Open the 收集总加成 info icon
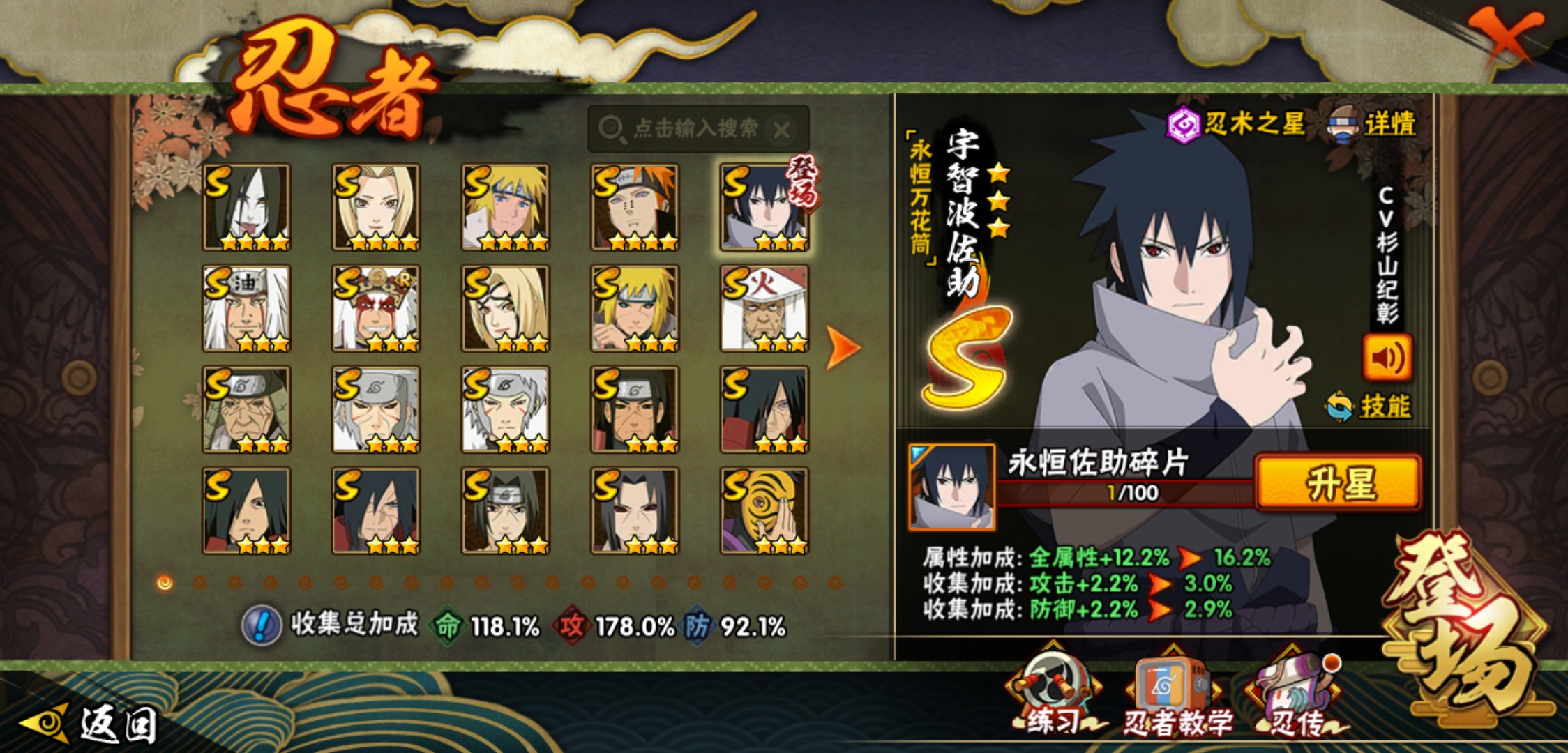The height and width of the screenshot is (753, 1568). [261, 625]
